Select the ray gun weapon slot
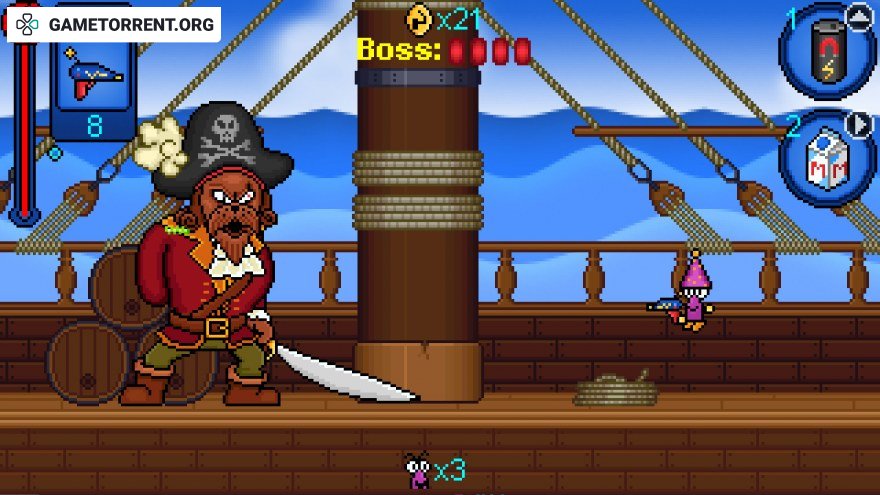This screenshot has width=880, height=495. 93,80
